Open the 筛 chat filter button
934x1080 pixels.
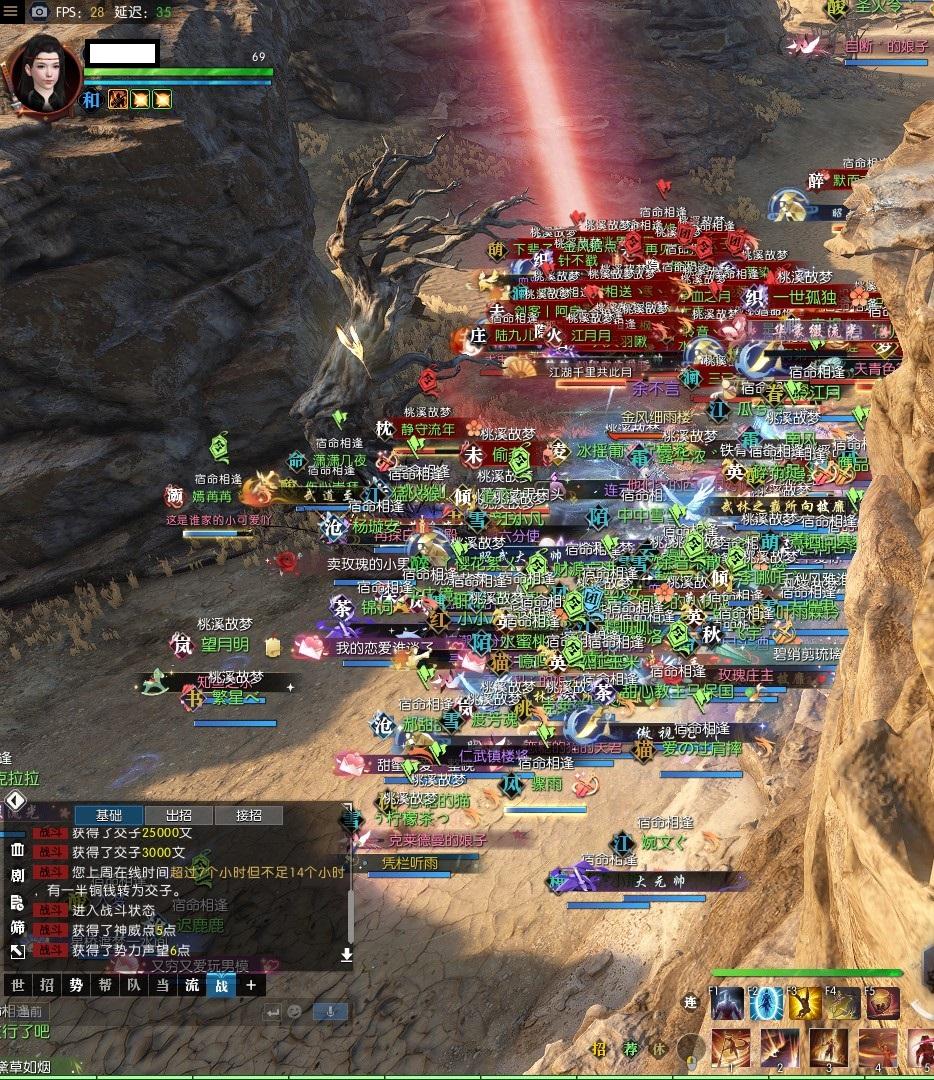17,927
